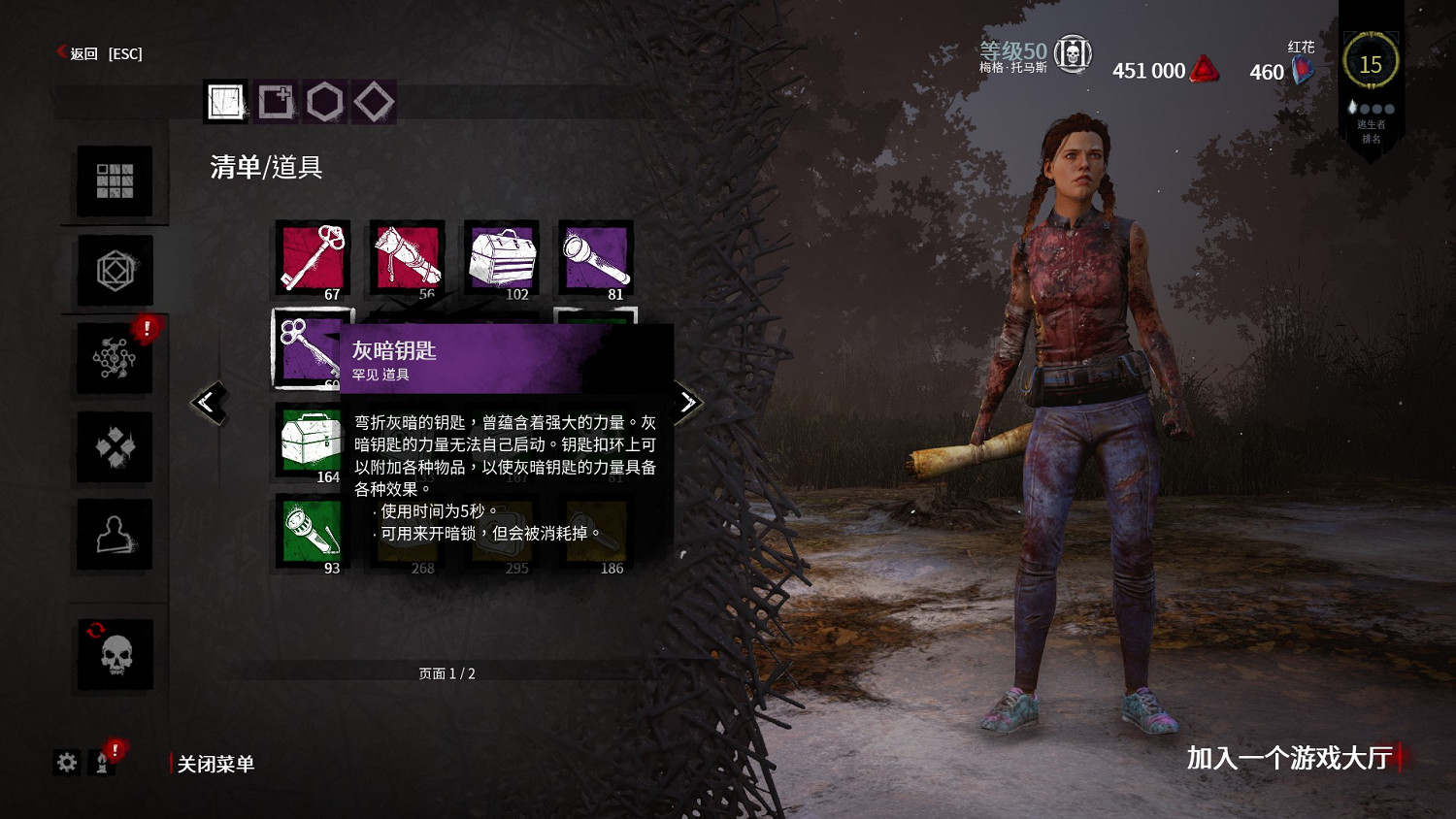Switch to the hexagon category tab
Screen dimensions: 1456x819
click(325, 101)
